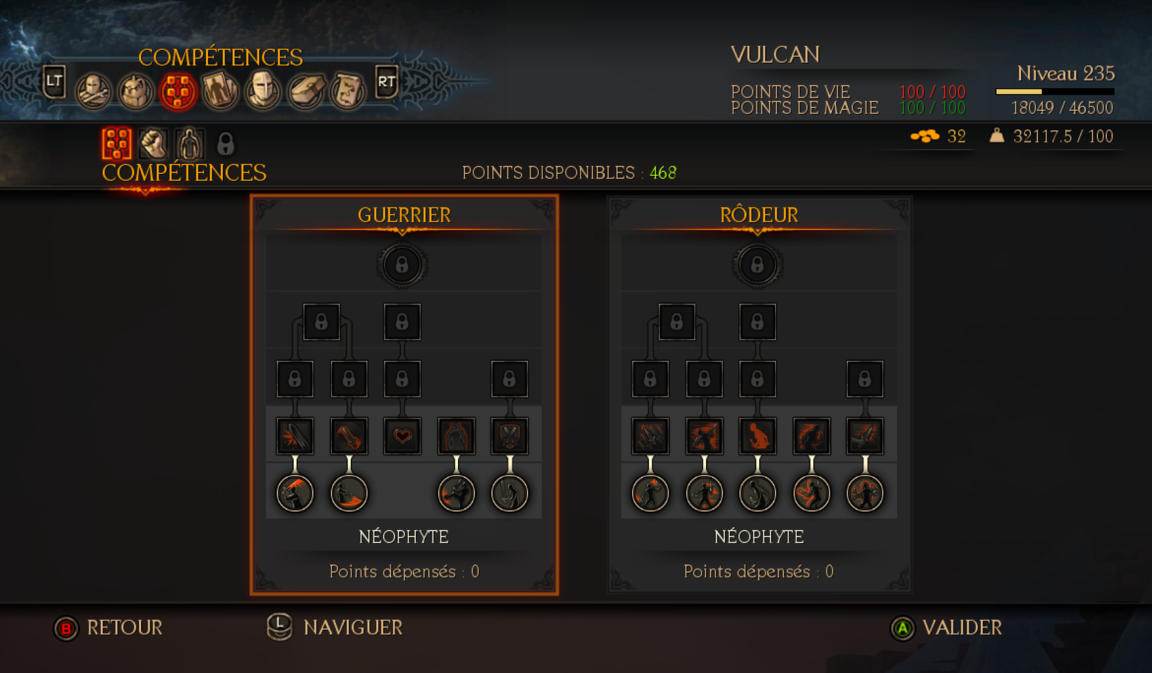Select the heart skill in Guerrier tree
Viewport: 1152px width, 673px height.
(402, 436)
